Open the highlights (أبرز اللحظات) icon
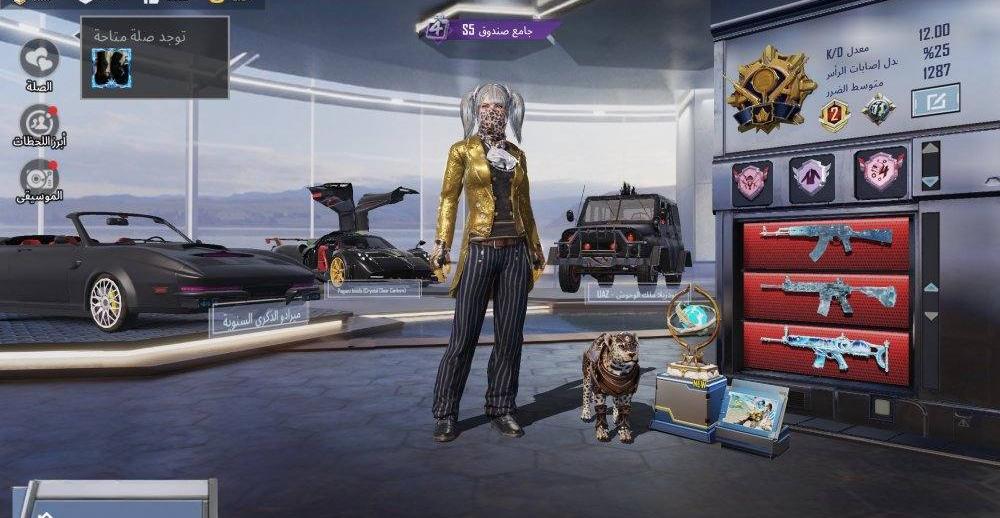This screenshot has height=518, width=1000. point(39,123)
